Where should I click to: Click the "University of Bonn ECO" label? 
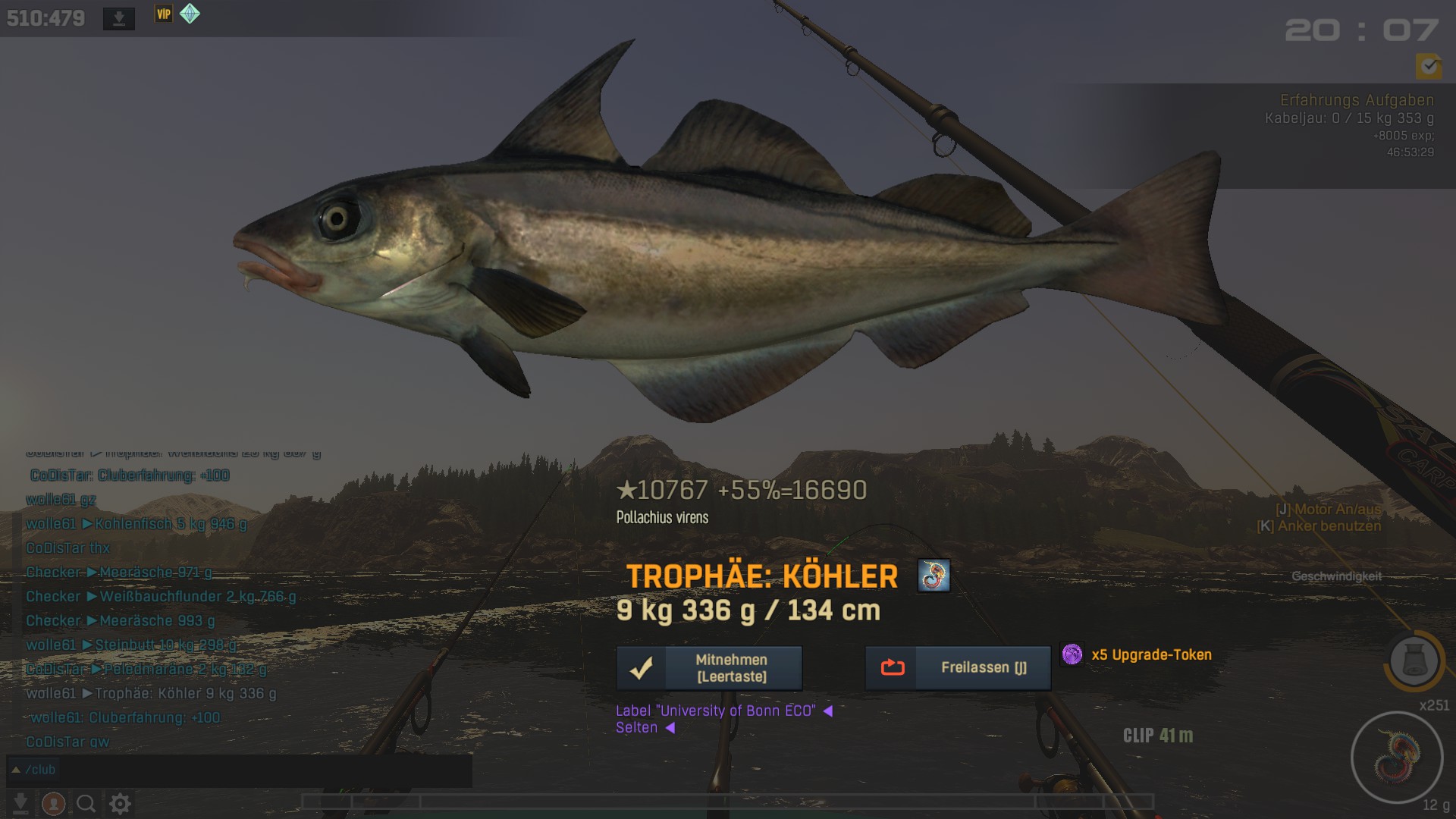[715, 711]
